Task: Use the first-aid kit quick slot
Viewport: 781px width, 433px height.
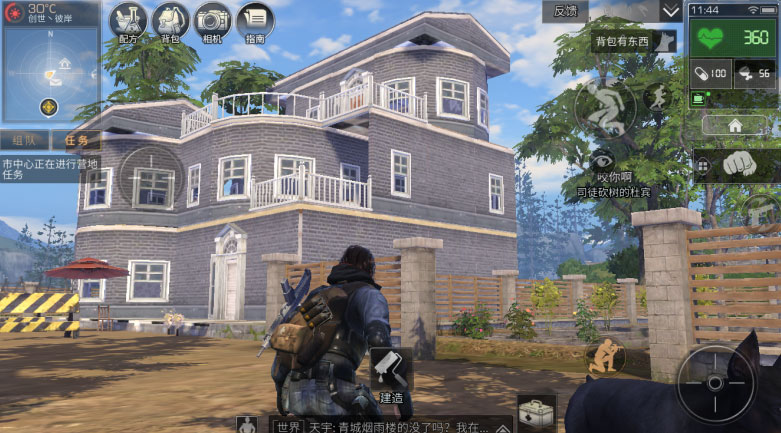Action: 536,412
